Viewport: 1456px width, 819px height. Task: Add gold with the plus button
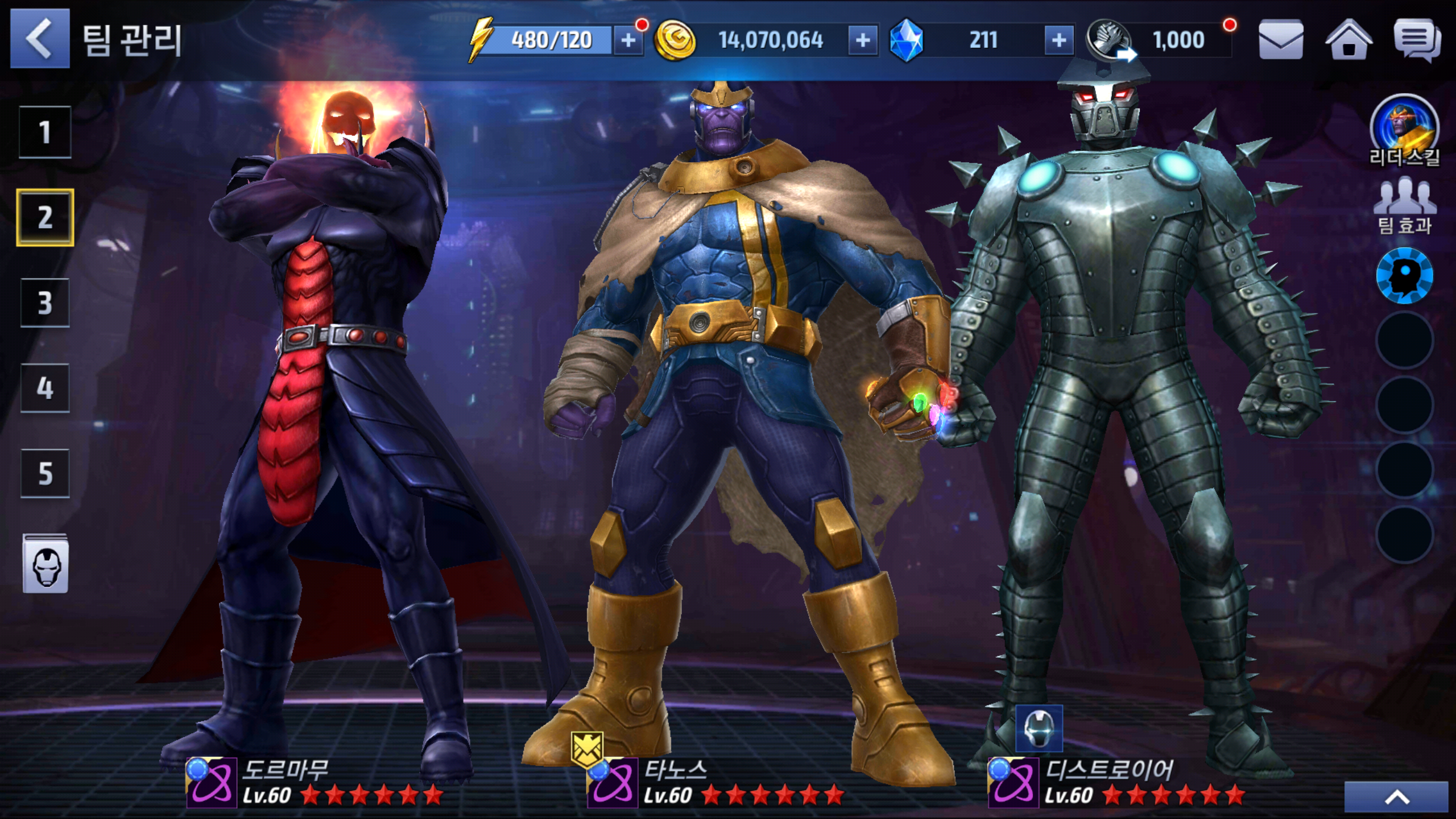click(863, 40)
